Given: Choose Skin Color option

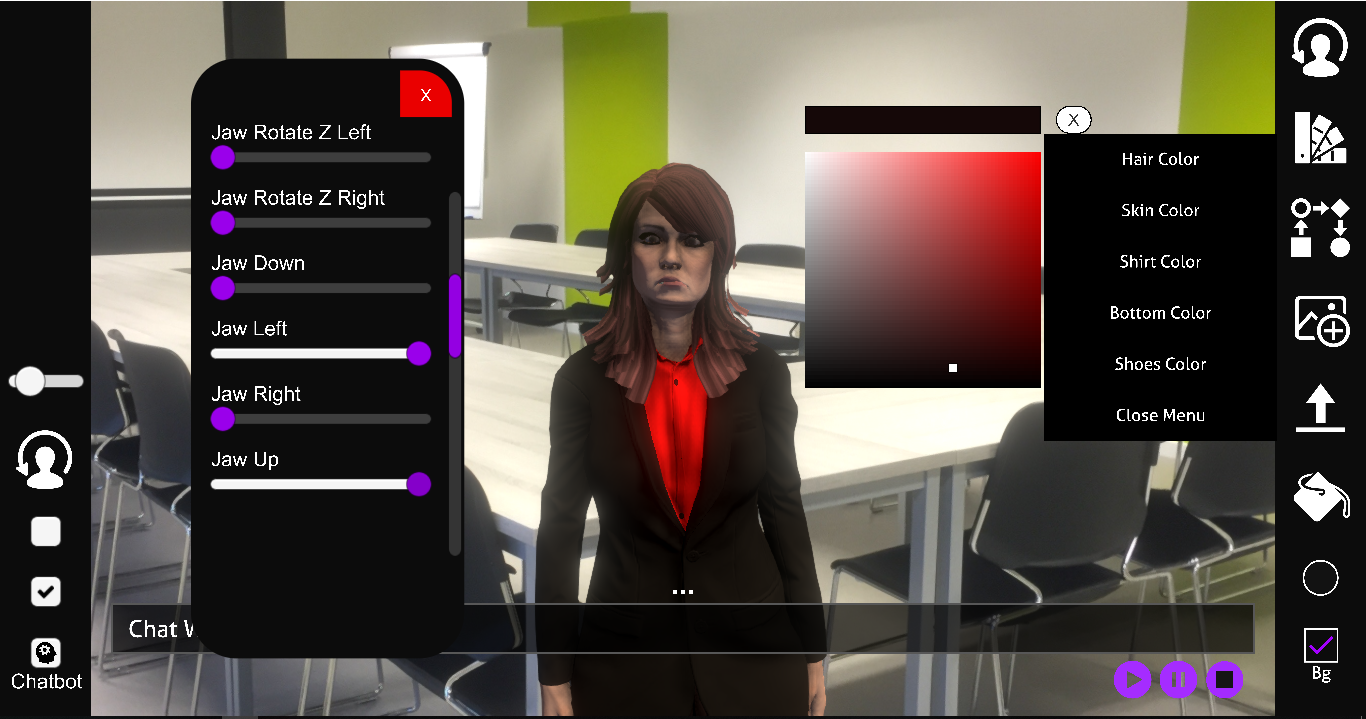Looking at the screenshot, I should [x=1159, y=210].
